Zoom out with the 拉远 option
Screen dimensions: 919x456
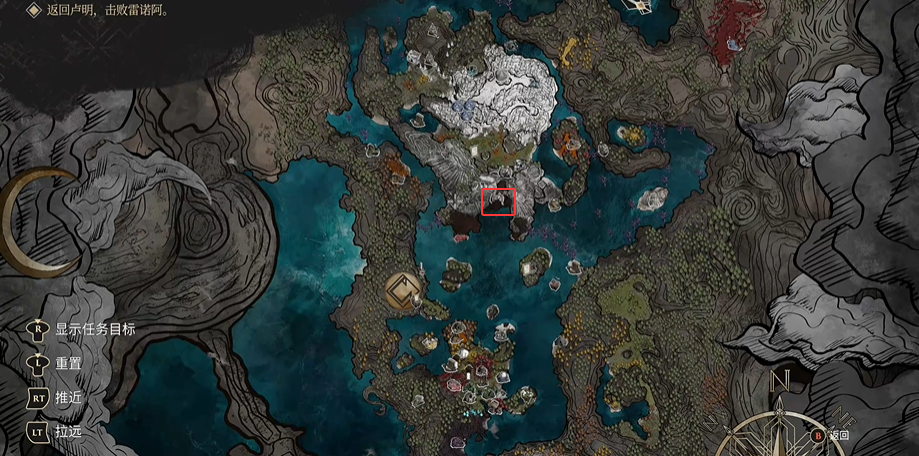point(68,430)
